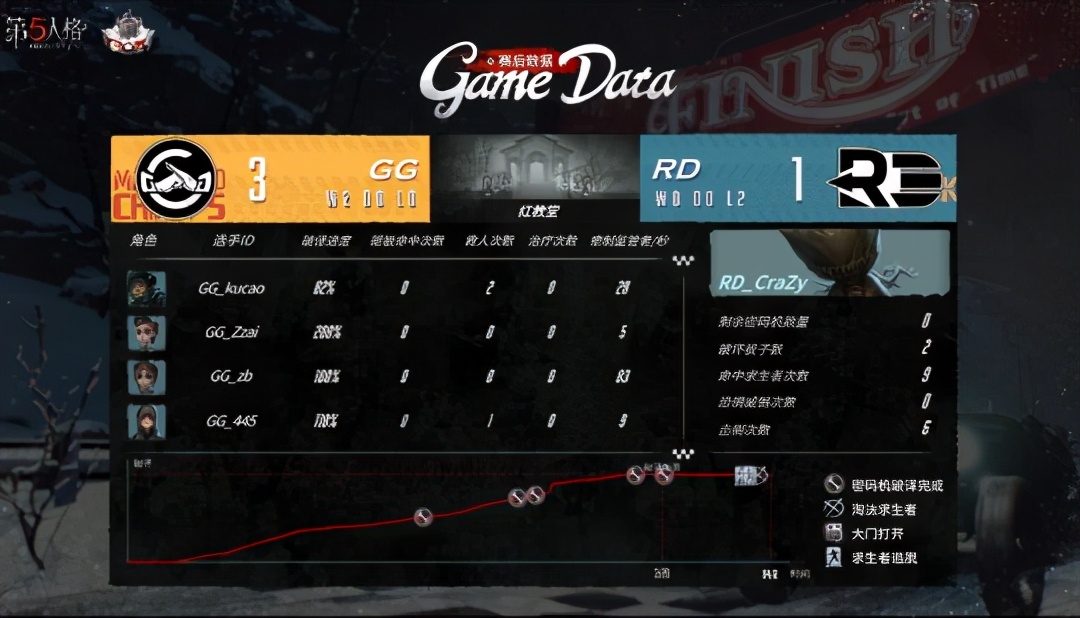Open the RD_CraZy hunter card
The image size is (1080, 618).
coord(829,263)
